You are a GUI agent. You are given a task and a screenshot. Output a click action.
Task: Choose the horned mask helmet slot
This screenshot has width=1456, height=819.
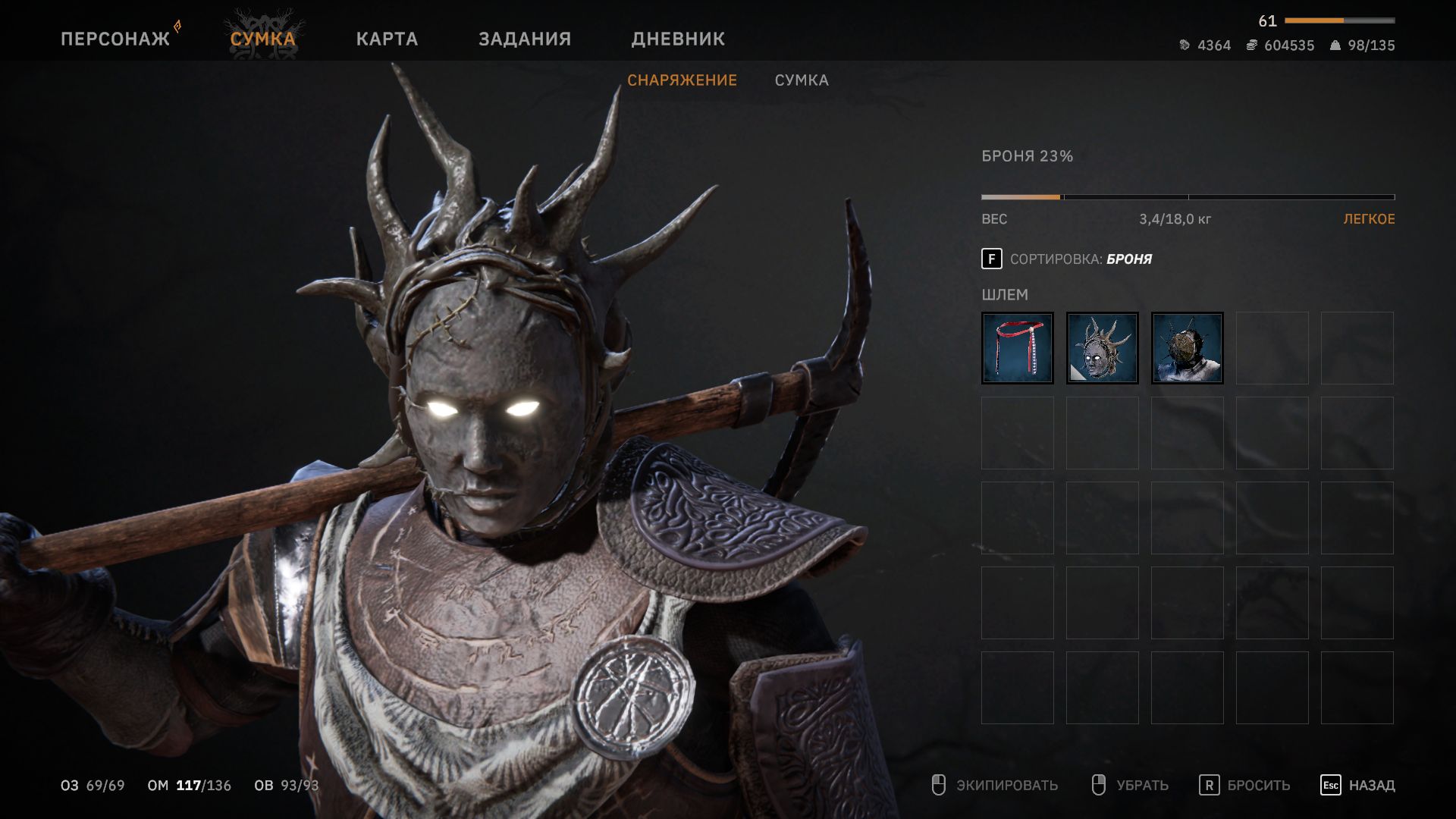pyautogui.click(x=1102, y=348)
